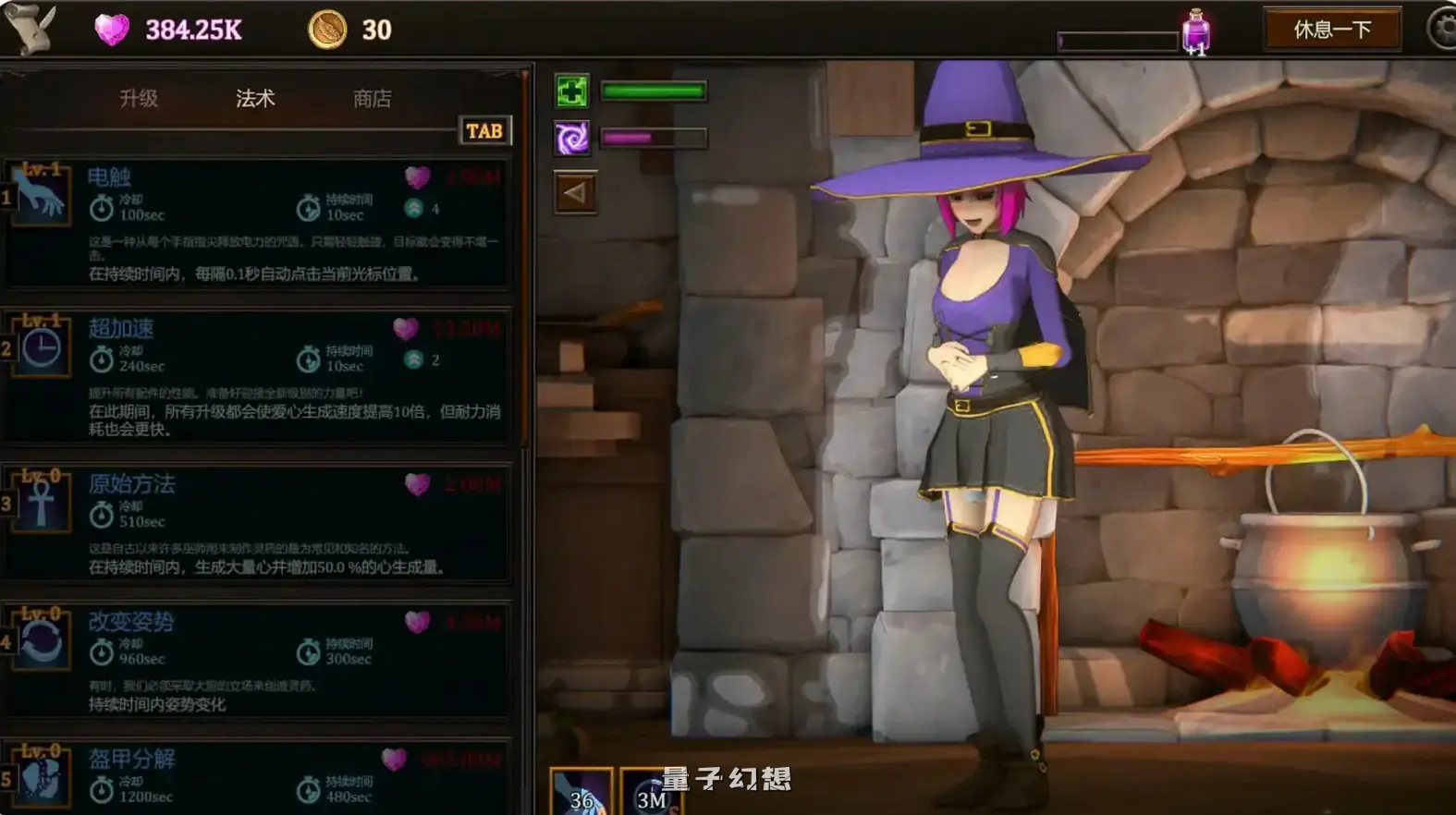Click the purple swirl buff icon
1456x815 pixels.
[x=571, y=137]
